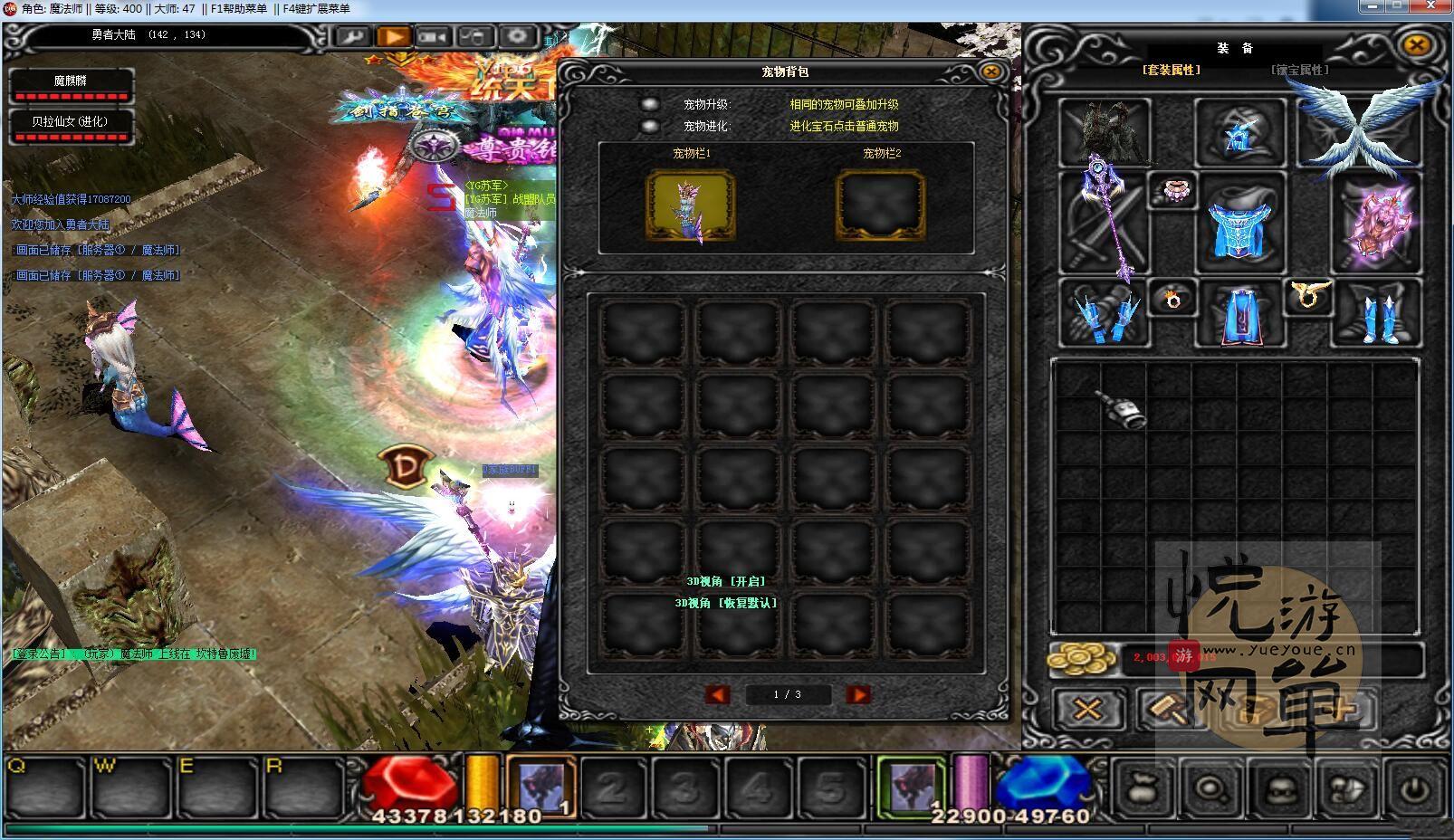Viewport: 1454px width, 840px height.
Task: Select the pet in pet slot 1
Action: pyautogui.click(x=690, y=206)
